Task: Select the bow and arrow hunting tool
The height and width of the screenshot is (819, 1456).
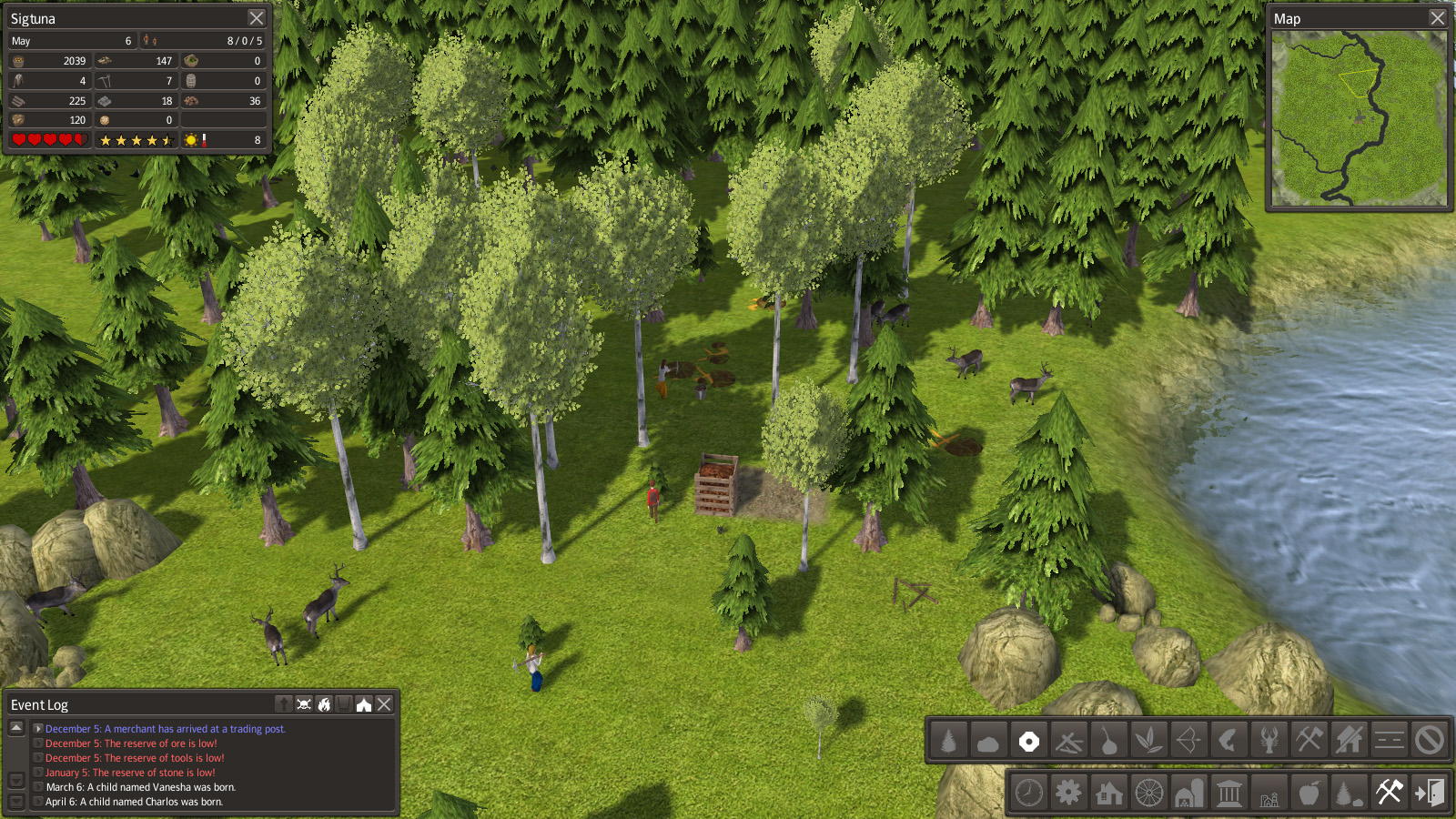Action: (1188, 741)
